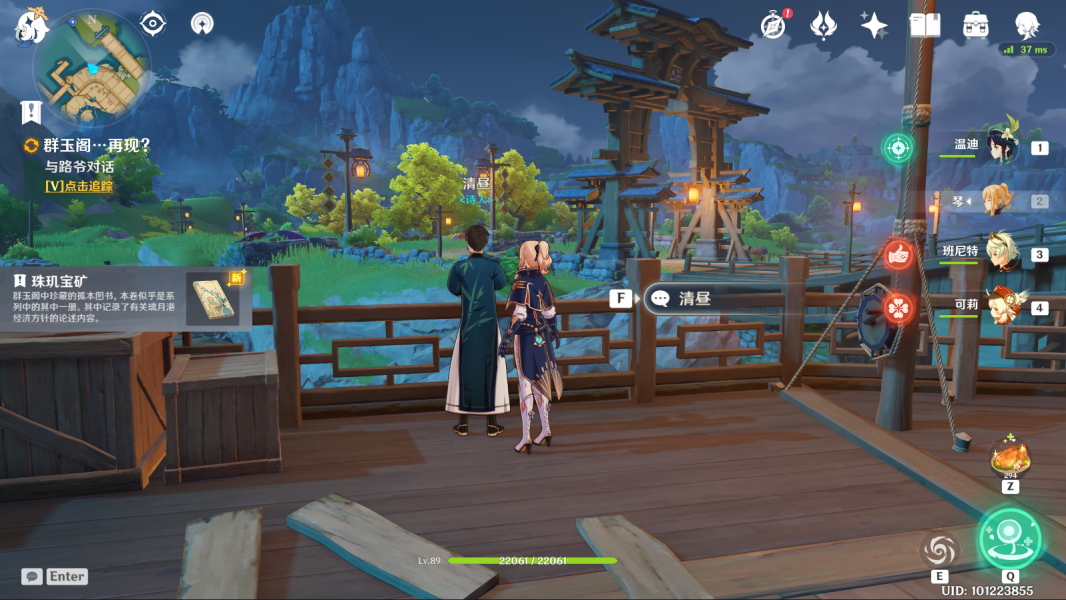The height and width of the screenshot is (600, 1066).
Task: Open the character screen head icon
Action: coord(1027,25)
